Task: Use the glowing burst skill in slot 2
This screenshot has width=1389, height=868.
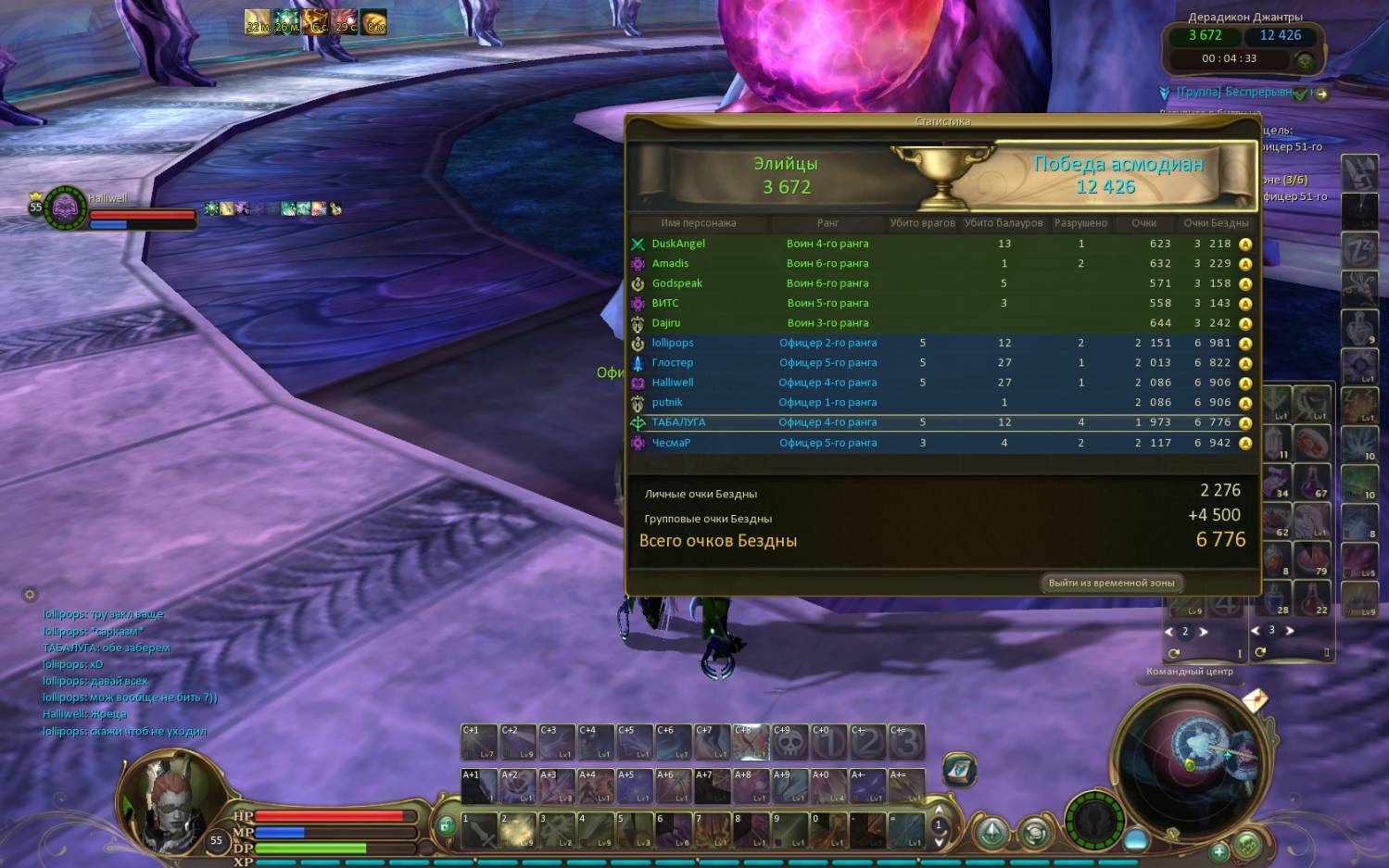Action: click(518, 830)
